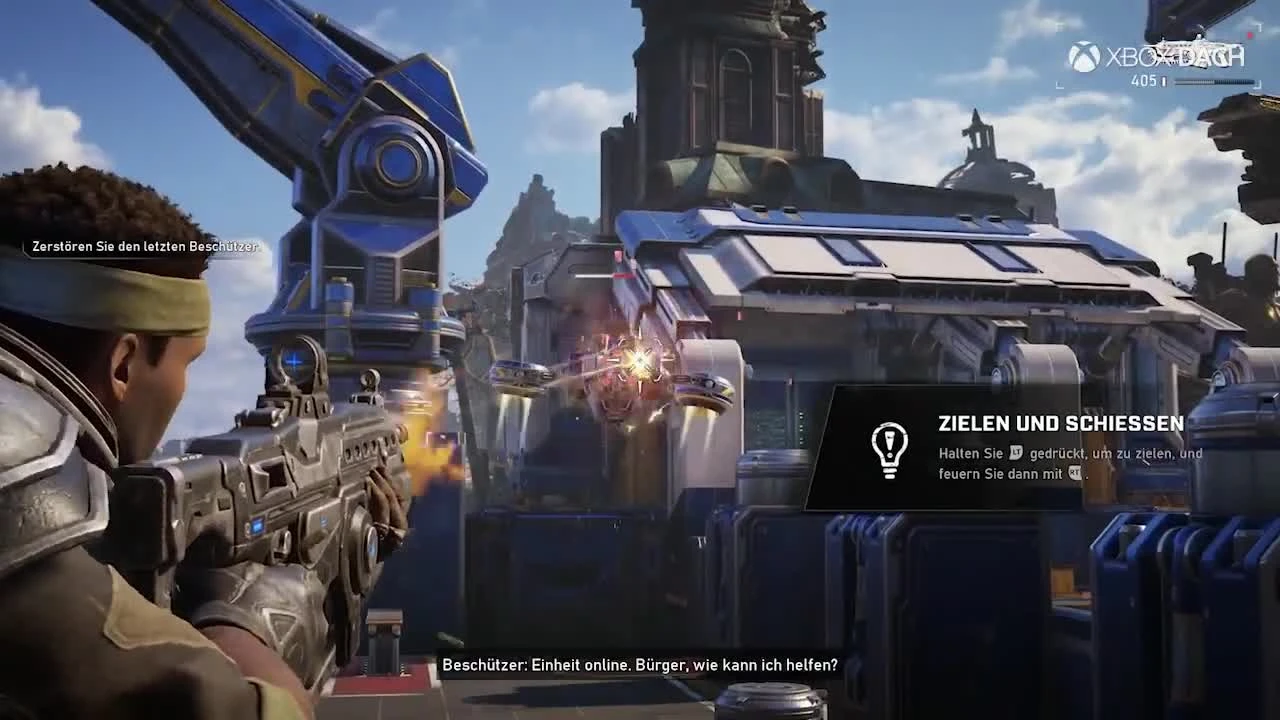
Task: Click the exclamation mark inside the lightbulb
Action: pos(889,442)
